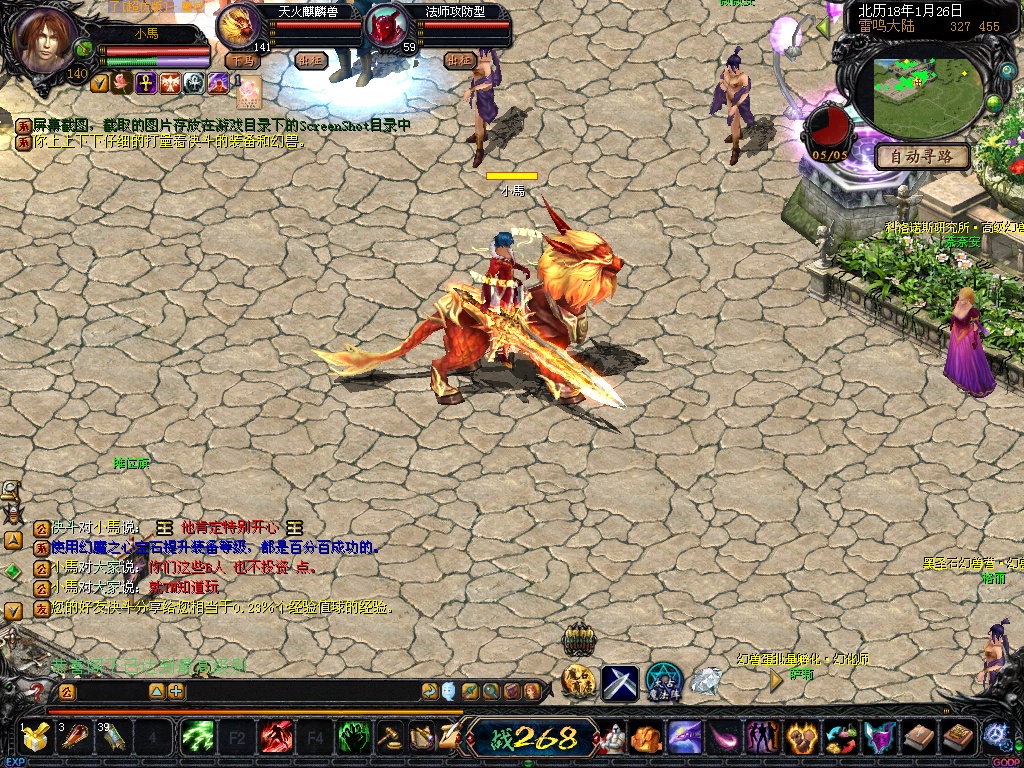This screenshot has width=1024, height=768.
Task: Activate the red slash skill slot
Action: tap(276, 738)
